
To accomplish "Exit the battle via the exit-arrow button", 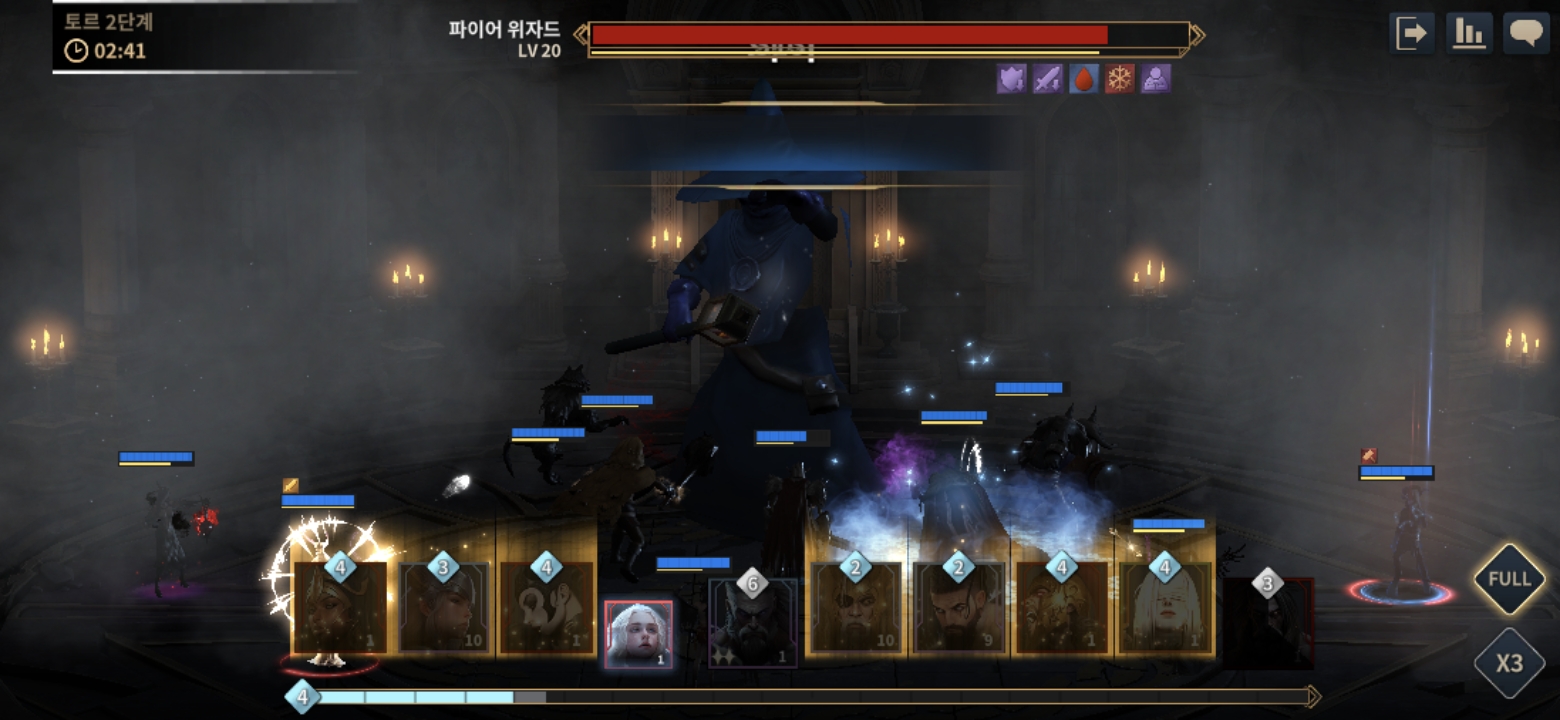I will [x=1412, y=34].
